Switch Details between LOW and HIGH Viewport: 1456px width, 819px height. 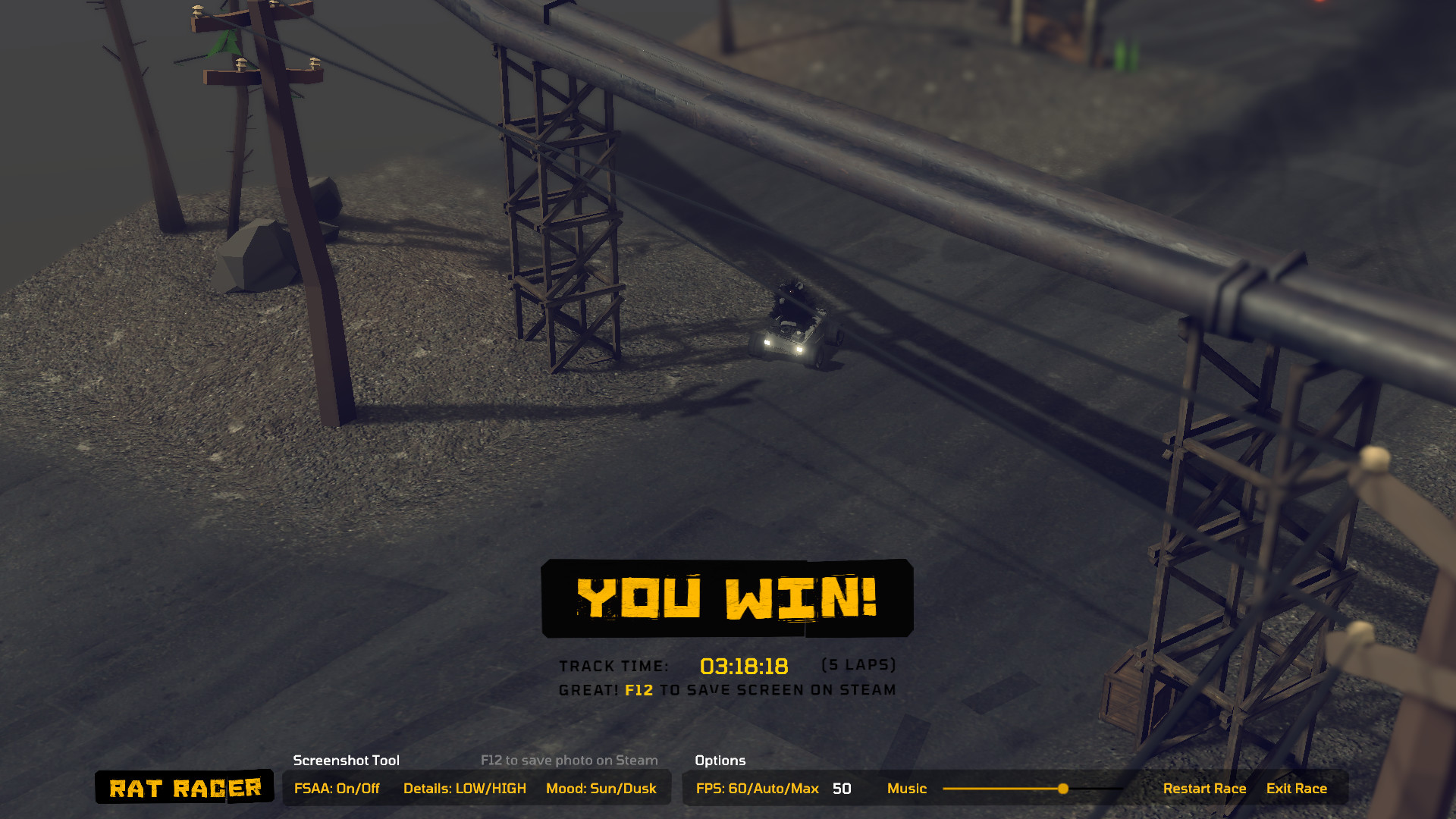(466, 788)
